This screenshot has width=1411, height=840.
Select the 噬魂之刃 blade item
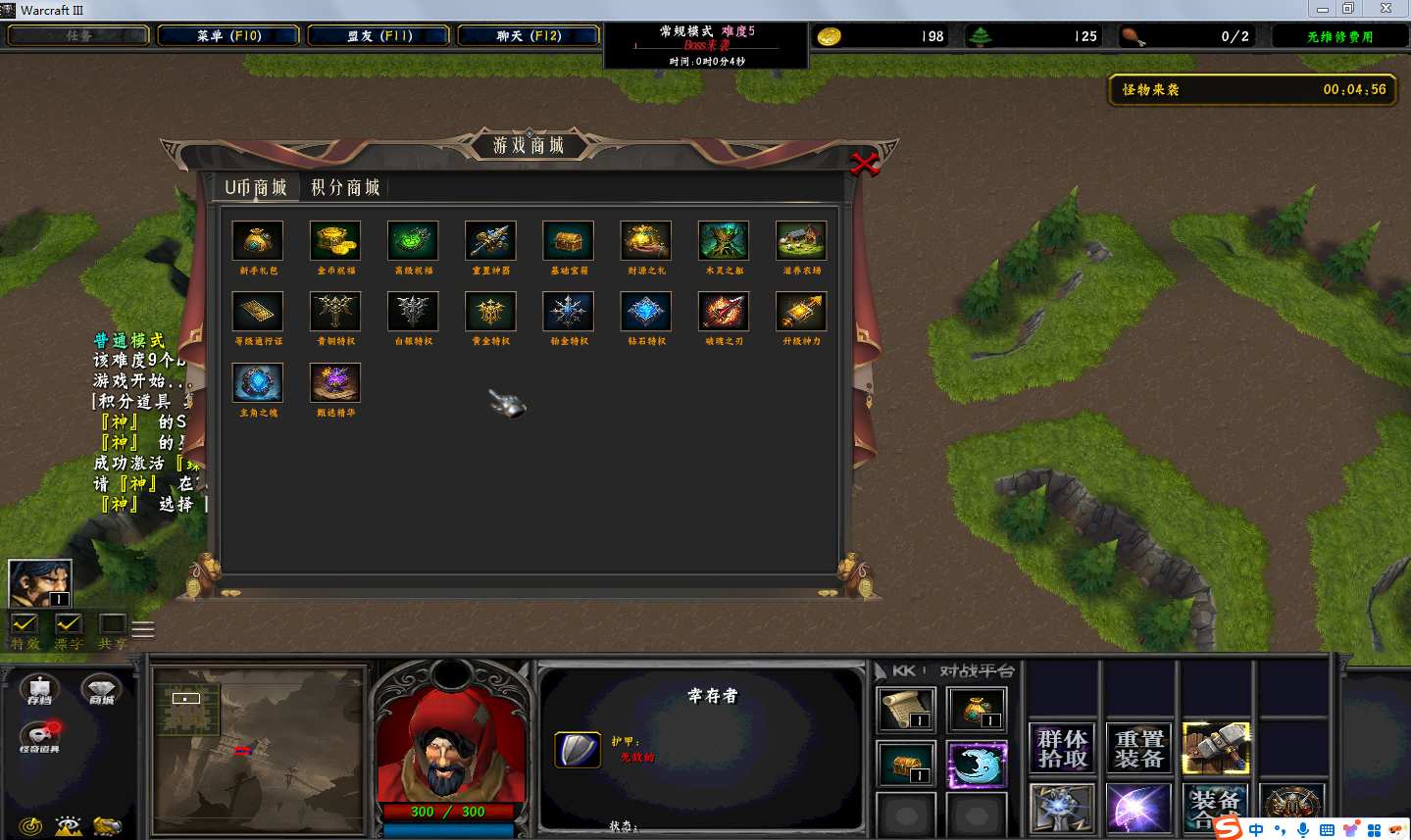(724, 313)
